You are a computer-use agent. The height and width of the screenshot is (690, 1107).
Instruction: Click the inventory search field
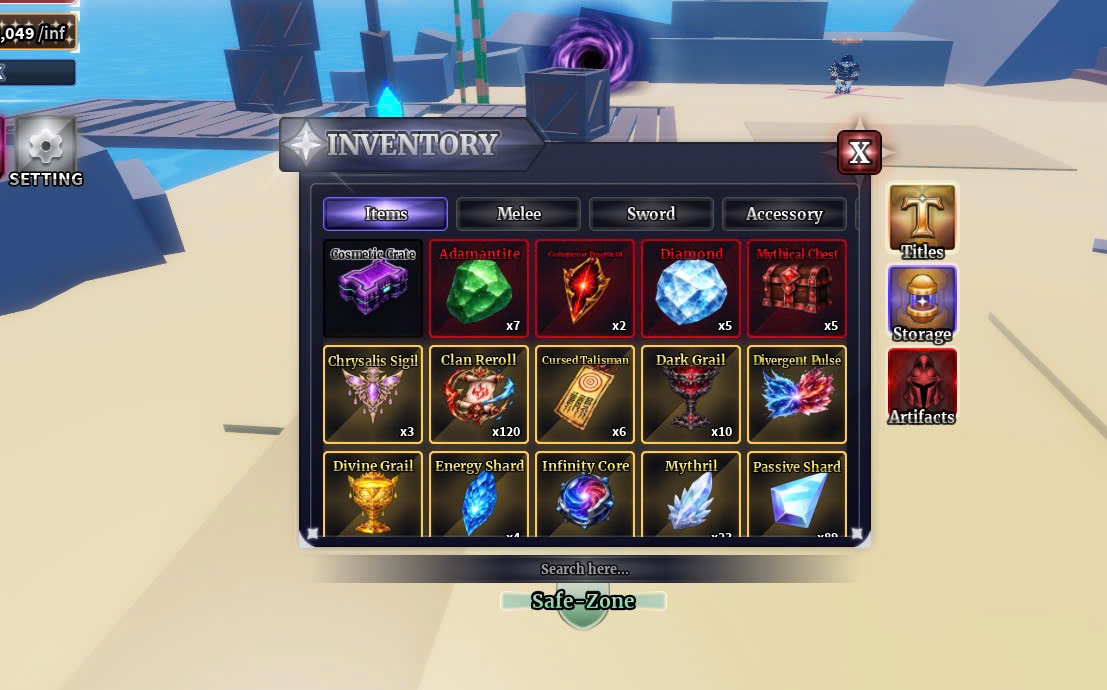tap(585, 569)
